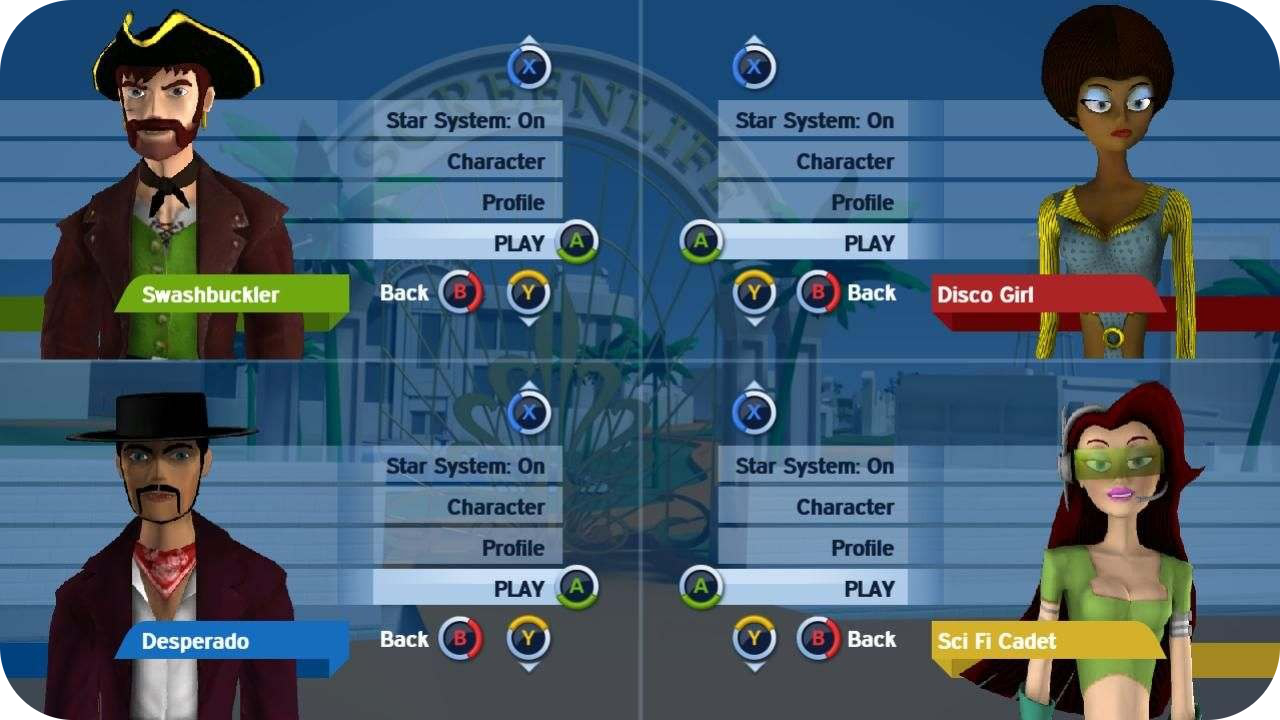1280x720 pixels.
Task: Select Profile in the Sci Fi Cadet panel
Action: pos(862,549)
